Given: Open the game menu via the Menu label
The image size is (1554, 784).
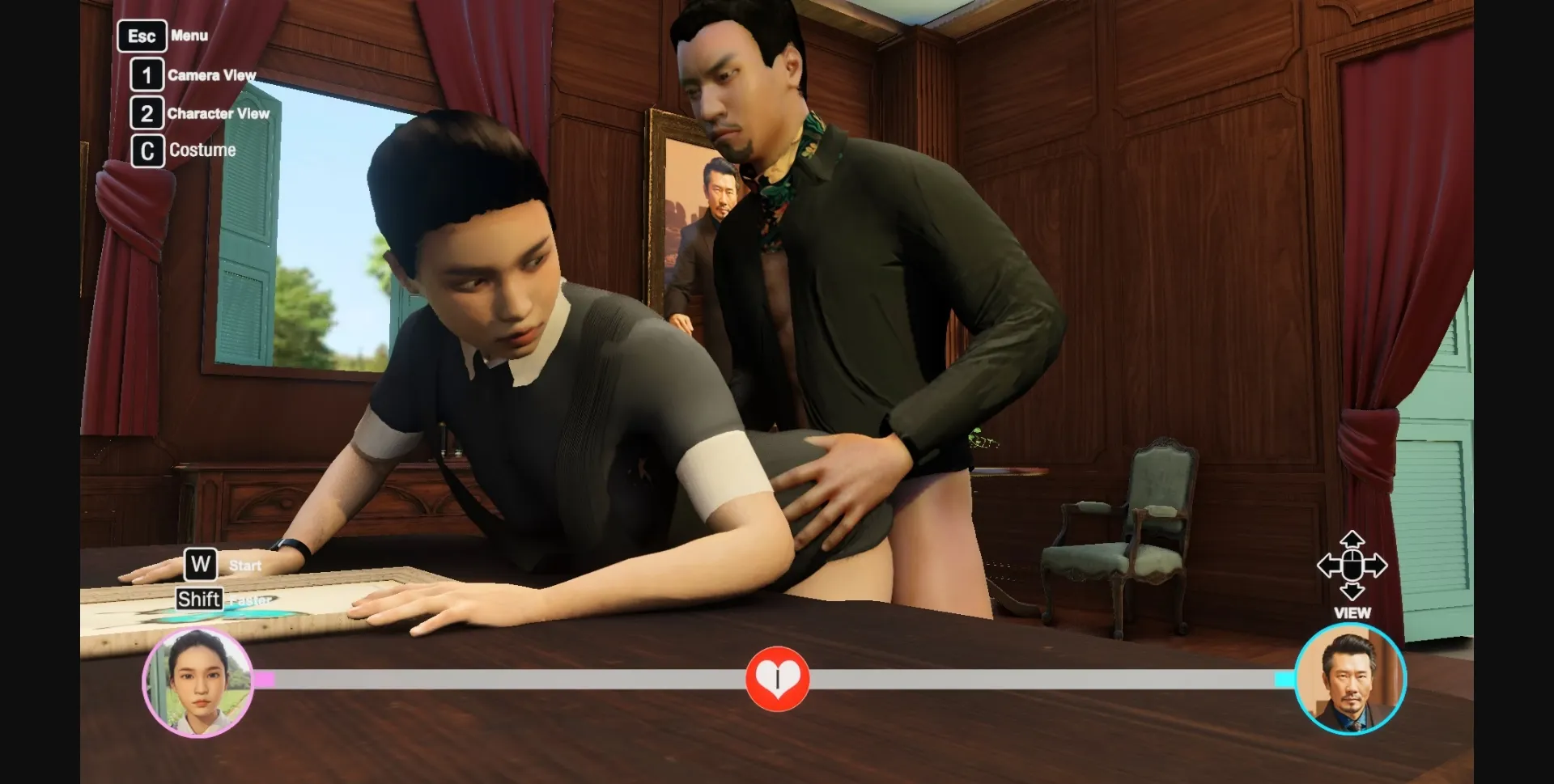Looking at the screenshot, I should [x=189, y=36].
